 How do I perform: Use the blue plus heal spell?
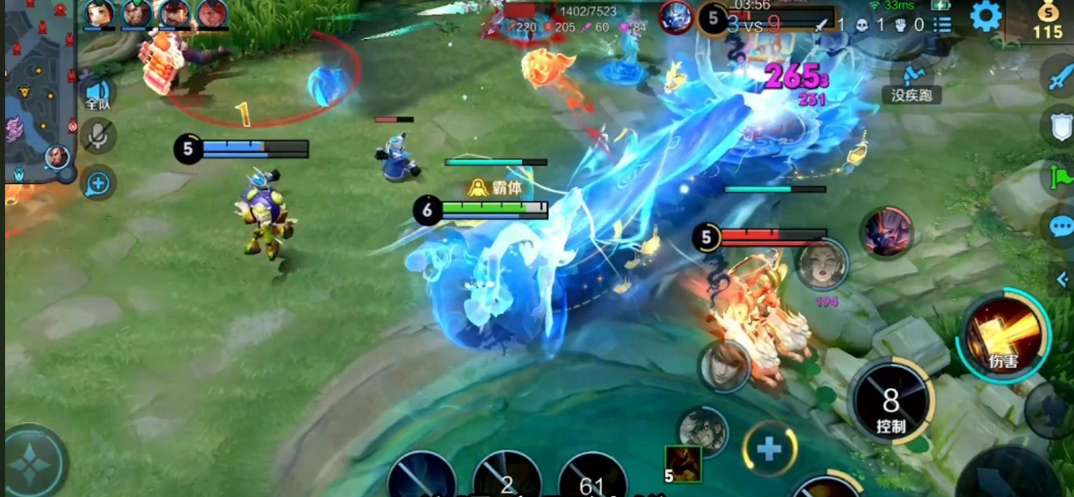[769, 448]
